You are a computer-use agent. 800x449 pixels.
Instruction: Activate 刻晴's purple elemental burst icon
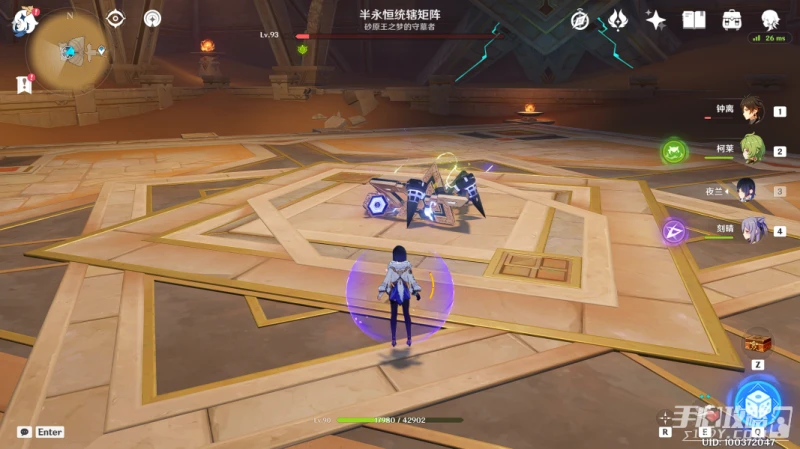tap(675, 231)
